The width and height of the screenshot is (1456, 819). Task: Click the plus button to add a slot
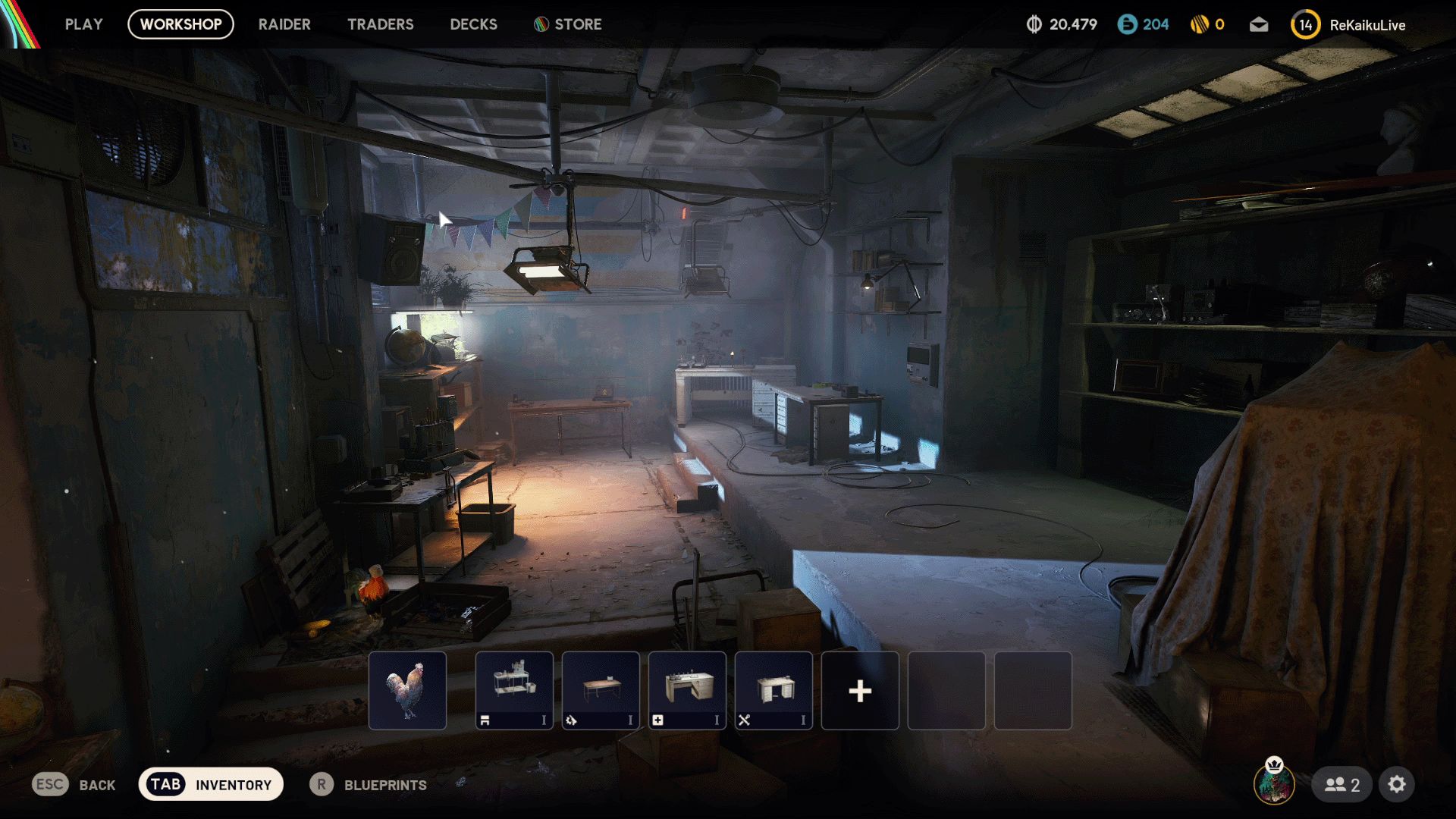click(x=860, y=690)
